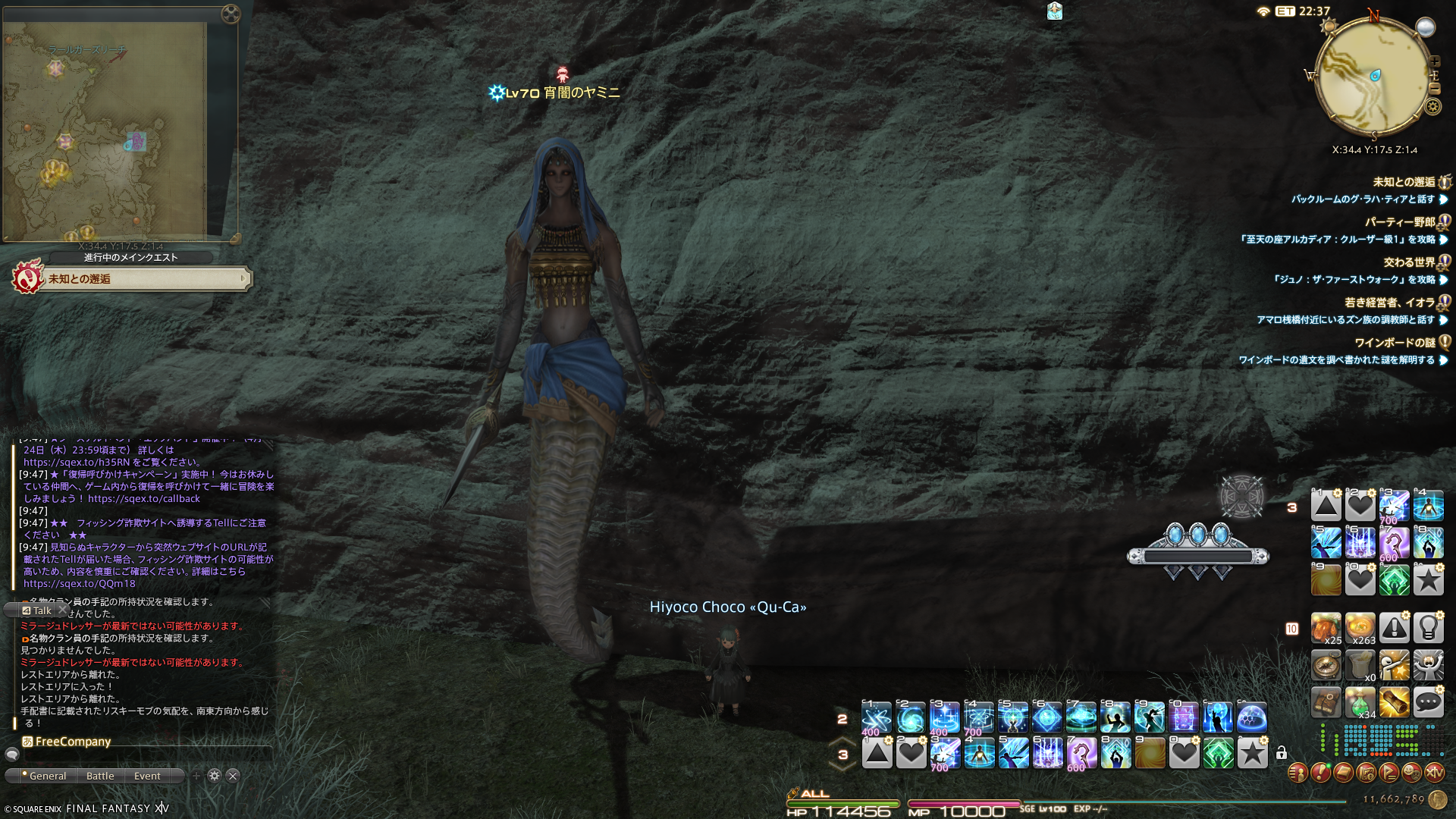Click the compass item icon
Image resolution: width=1456 pixels, height=819 pixels.
click(x=1326, y=666)
